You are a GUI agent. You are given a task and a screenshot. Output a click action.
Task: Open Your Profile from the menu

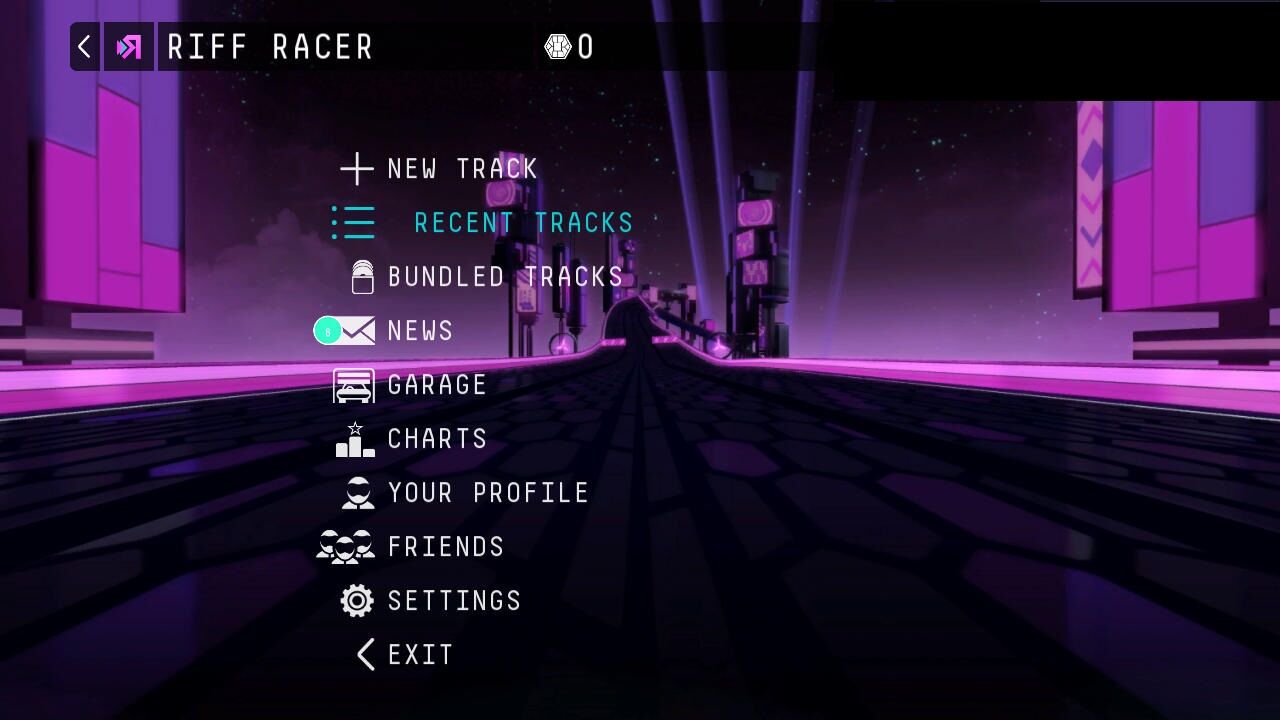pyautogui.click(x=487, y=492)
